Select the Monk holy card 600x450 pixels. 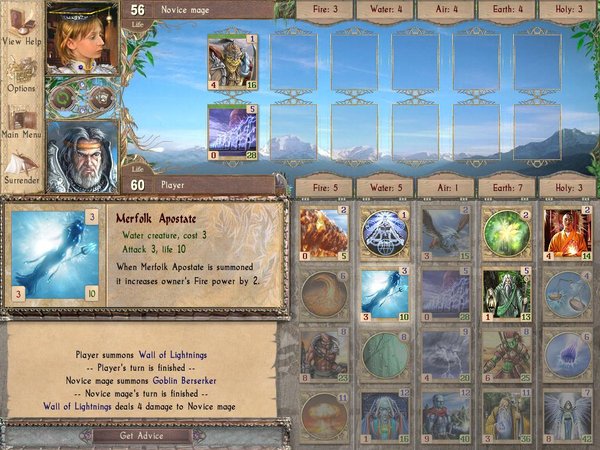(565, 234)
